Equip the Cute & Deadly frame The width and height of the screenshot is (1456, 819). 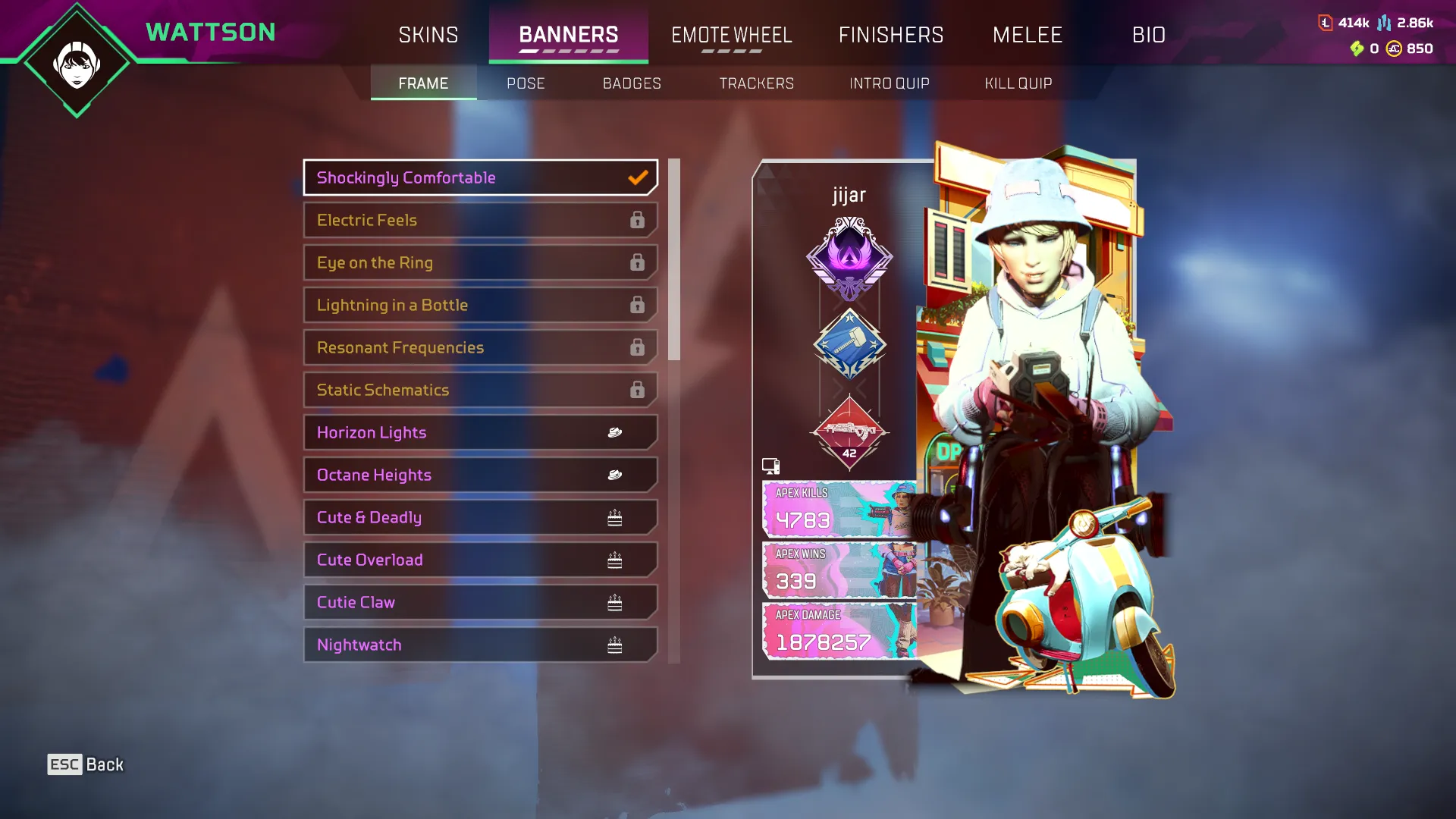[x=480, y=517]
